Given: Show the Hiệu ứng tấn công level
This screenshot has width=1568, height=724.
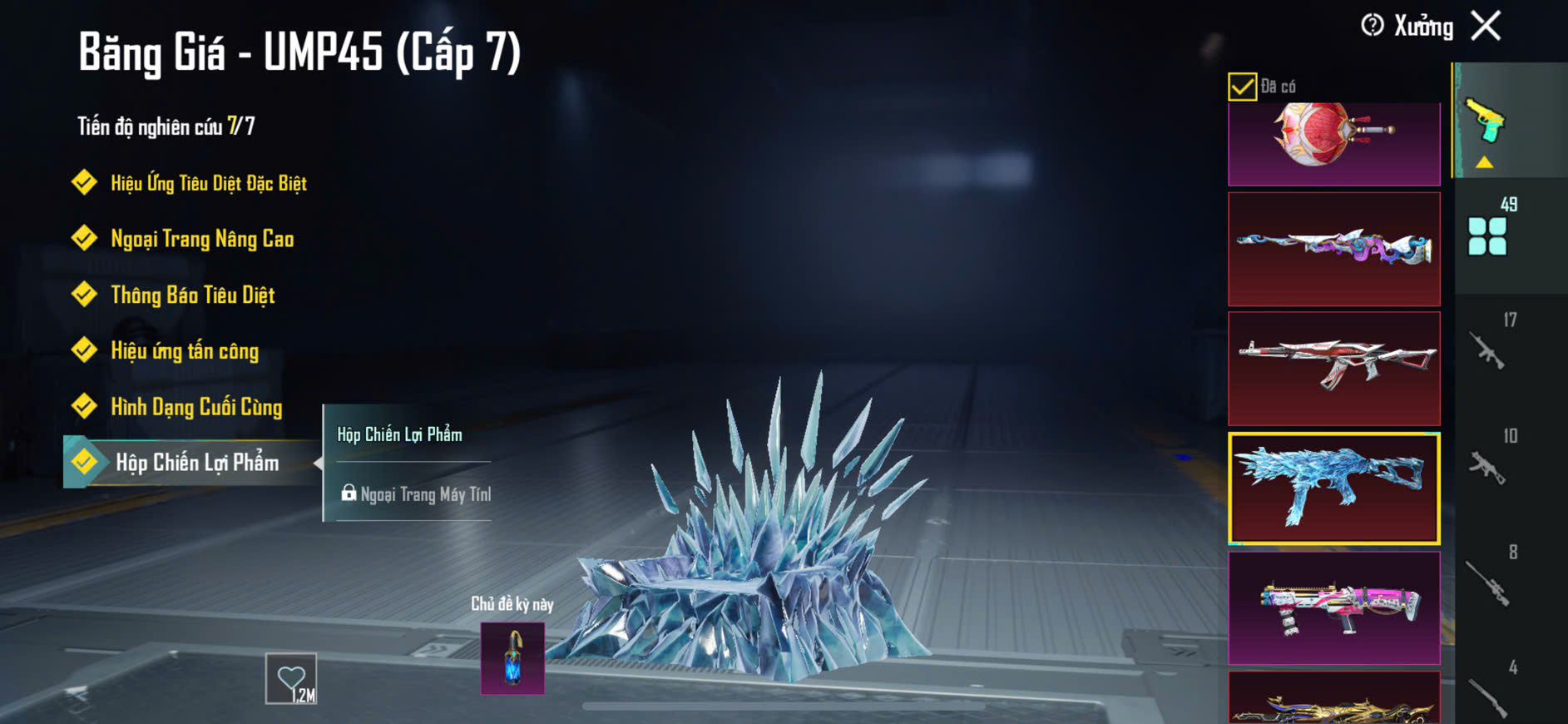Looking at the screenshot, I should [185, 351].
